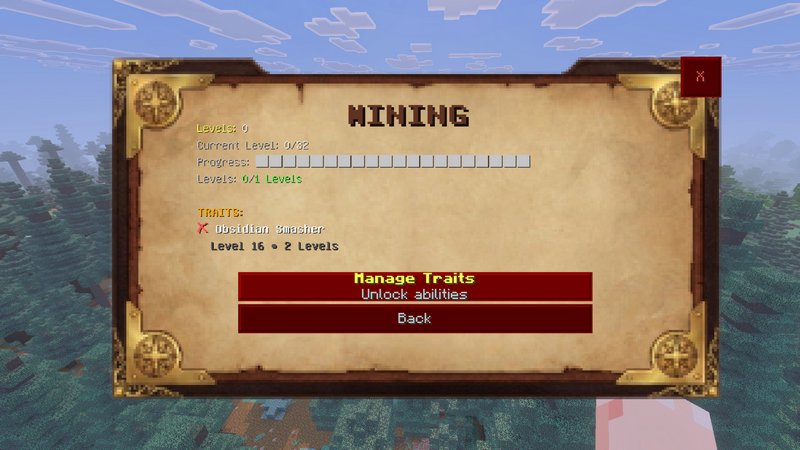Open the Manage Traits button
The height and width of the screenshot is (450, 800).
[414, 286]
